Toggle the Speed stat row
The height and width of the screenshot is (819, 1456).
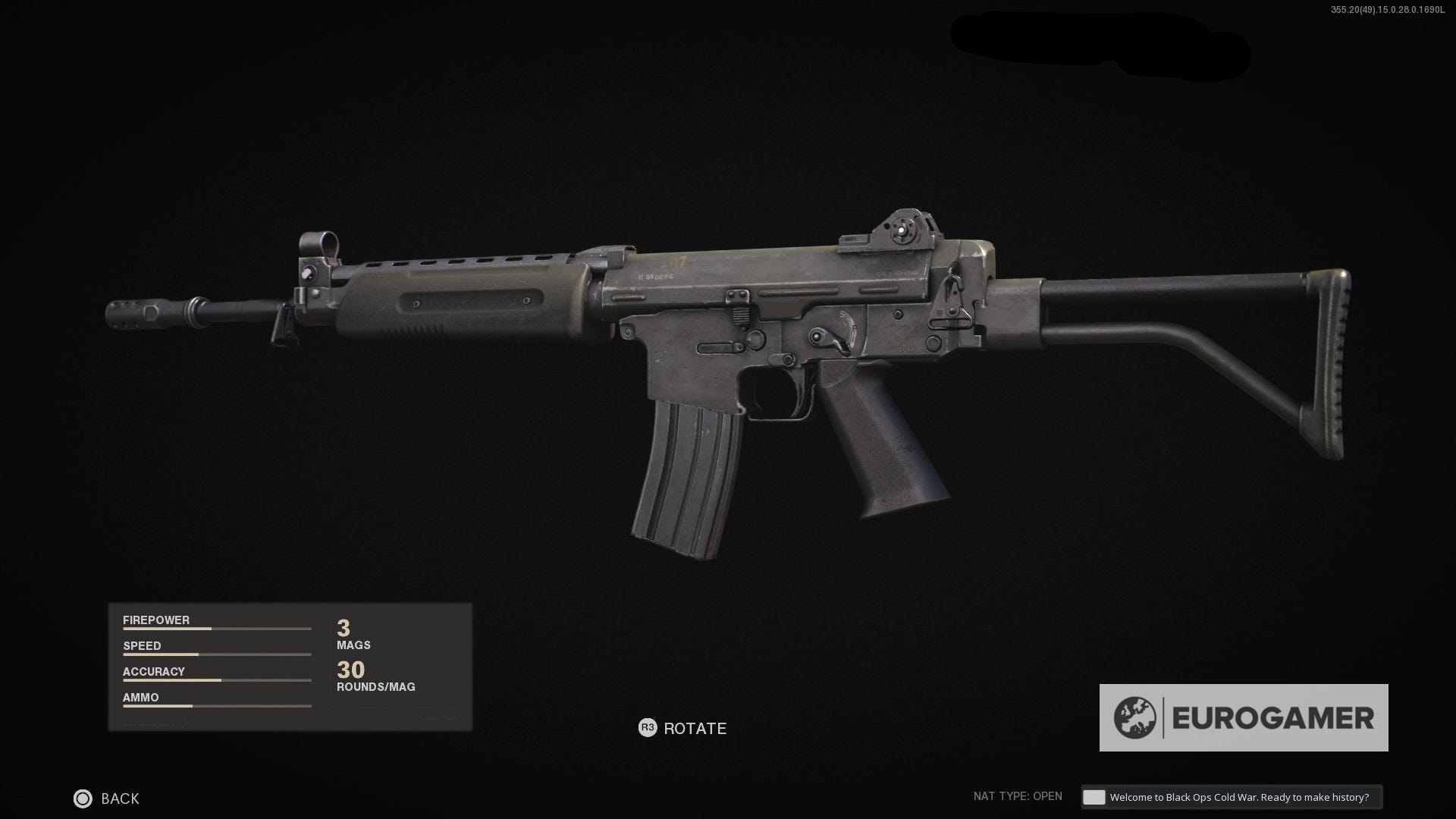pyautogui.click(x=216, y=649)
